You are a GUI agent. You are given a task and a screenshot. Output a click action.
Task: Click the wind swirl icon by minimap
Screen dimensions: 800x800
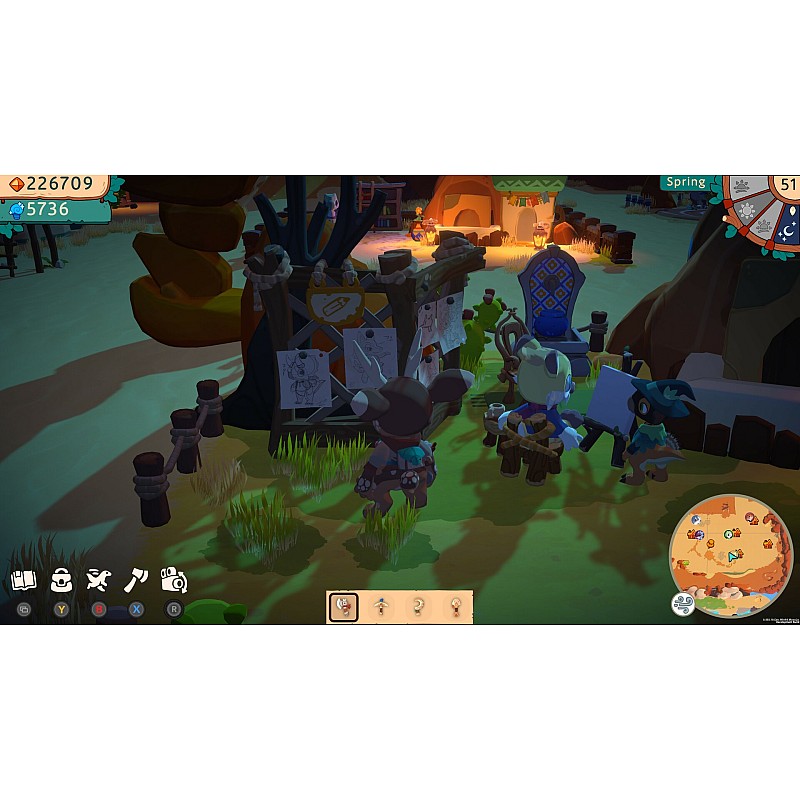click(683, 603)
